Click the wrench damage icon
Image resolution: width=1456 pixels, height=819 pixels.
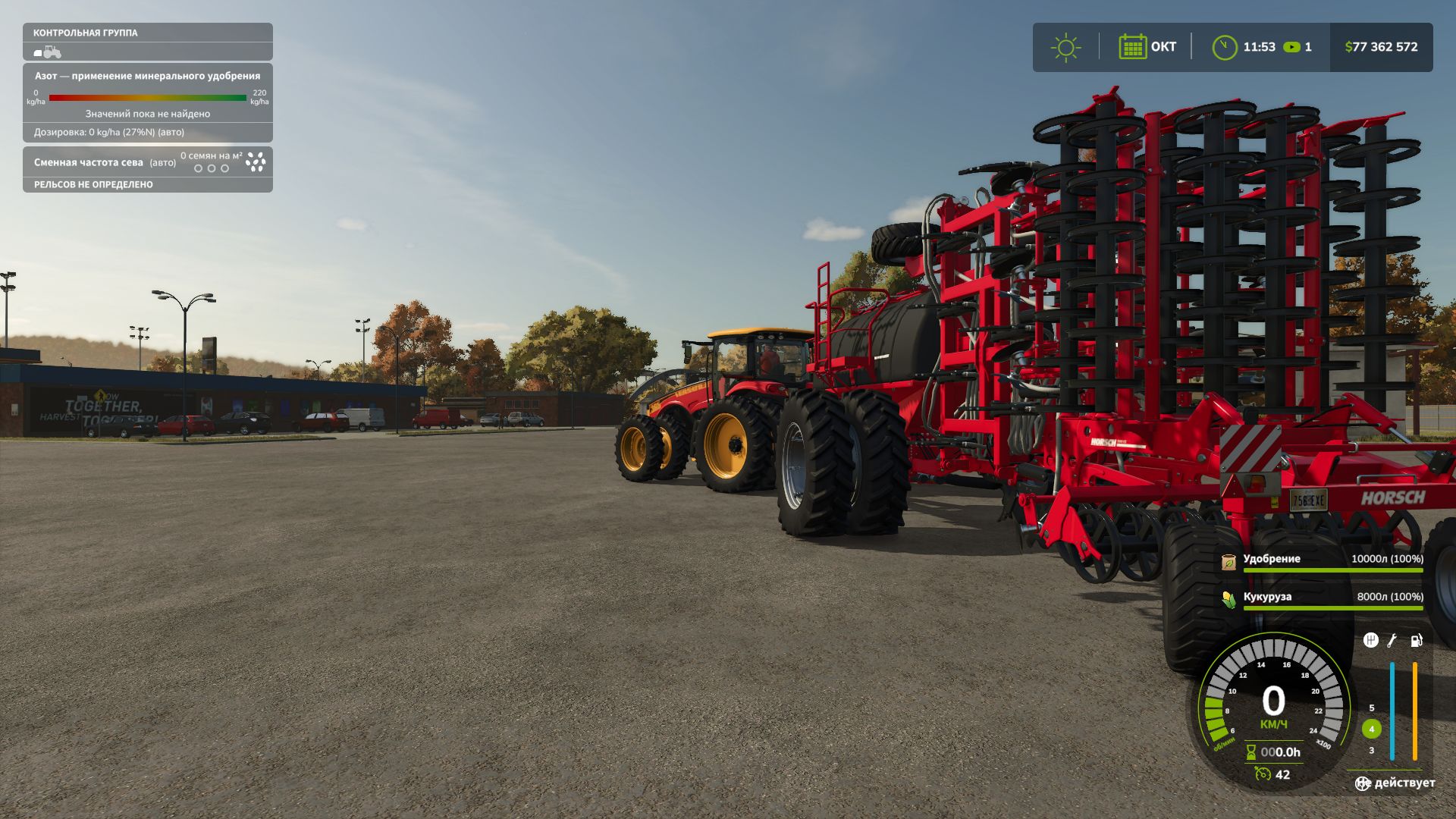1392,641
